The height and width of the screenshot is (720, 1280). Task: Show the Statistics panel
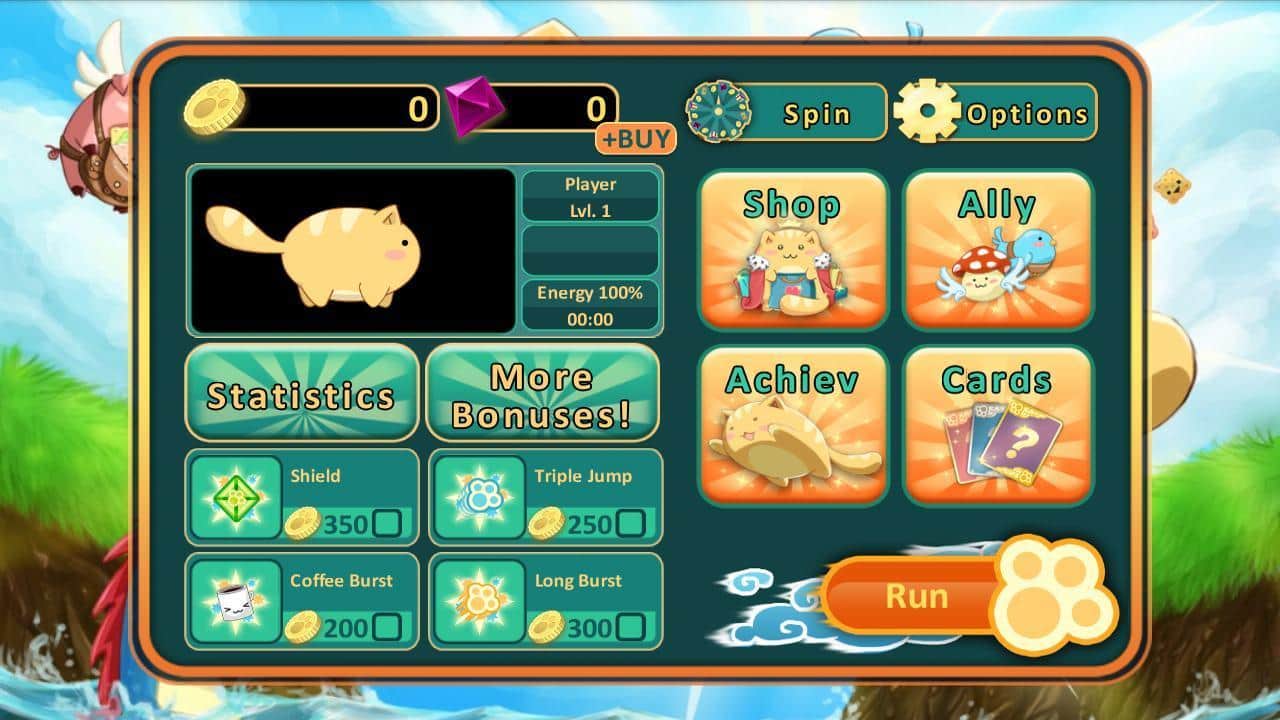[301, 393]
